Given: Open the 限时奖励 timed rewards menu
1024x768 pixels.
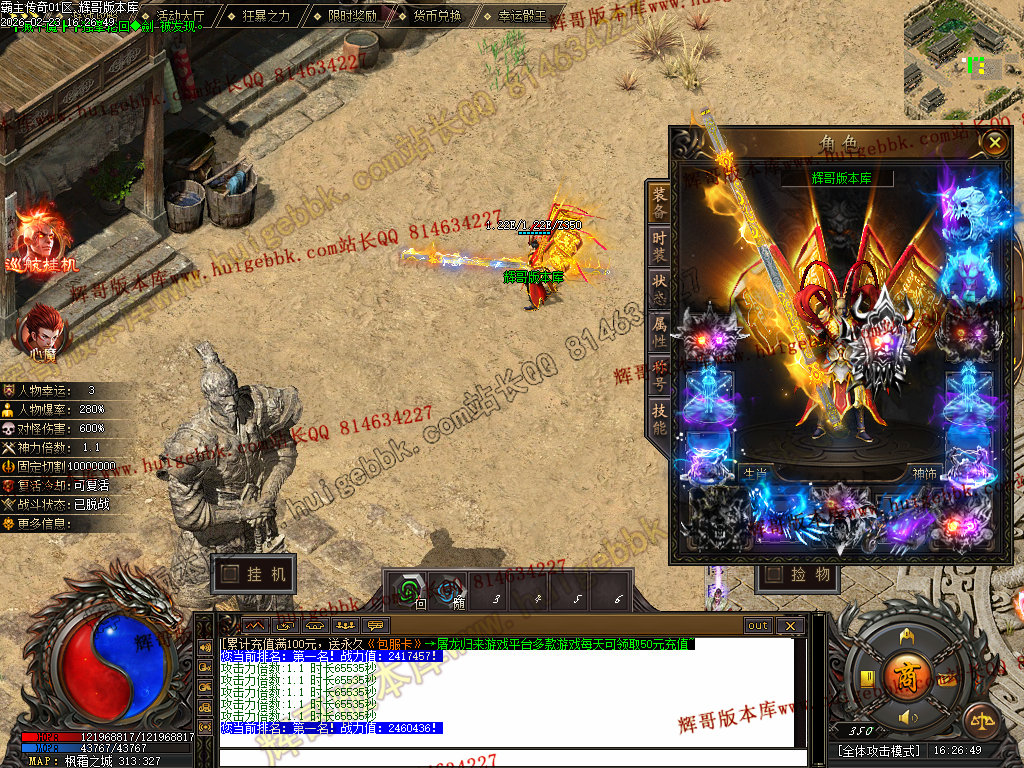Looking at the screenshot, I should coord(352,16).
